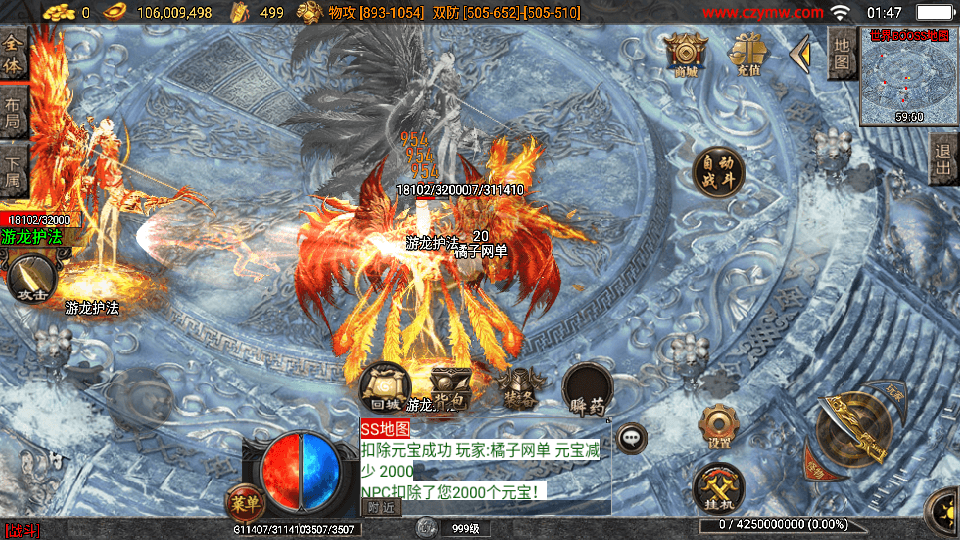Open the 商城 shop
960x540 pixels.
(x=686, y=53)
